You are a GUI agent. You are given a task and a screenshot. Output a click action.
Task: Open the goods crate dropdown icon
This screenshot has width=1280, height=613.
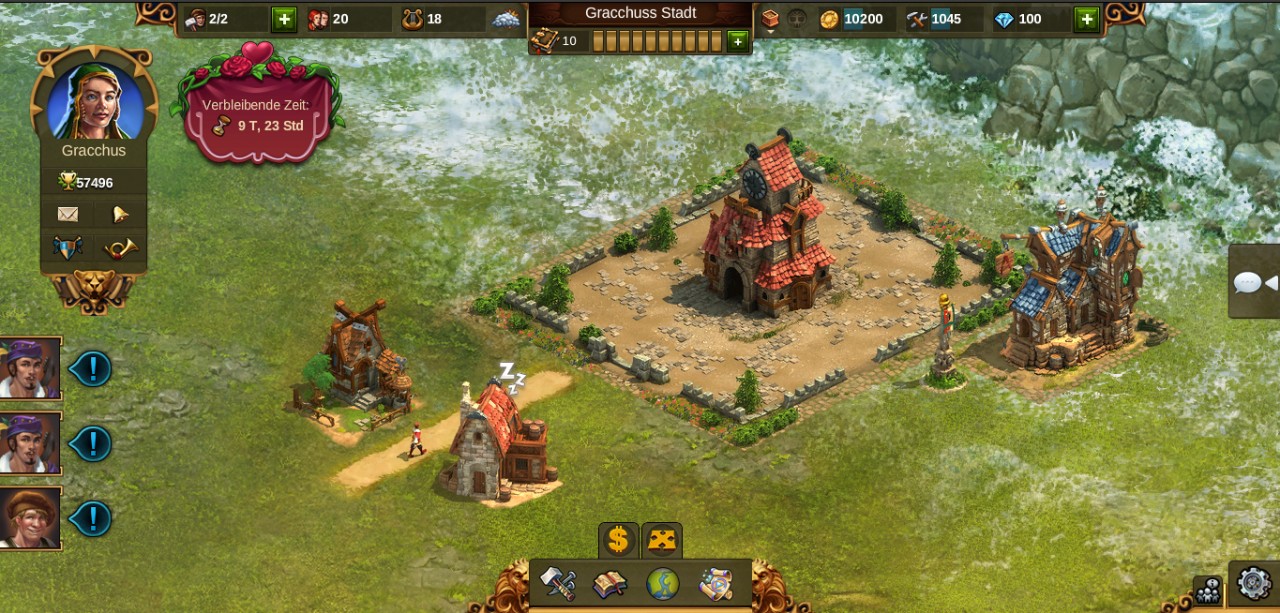point(770,19)
